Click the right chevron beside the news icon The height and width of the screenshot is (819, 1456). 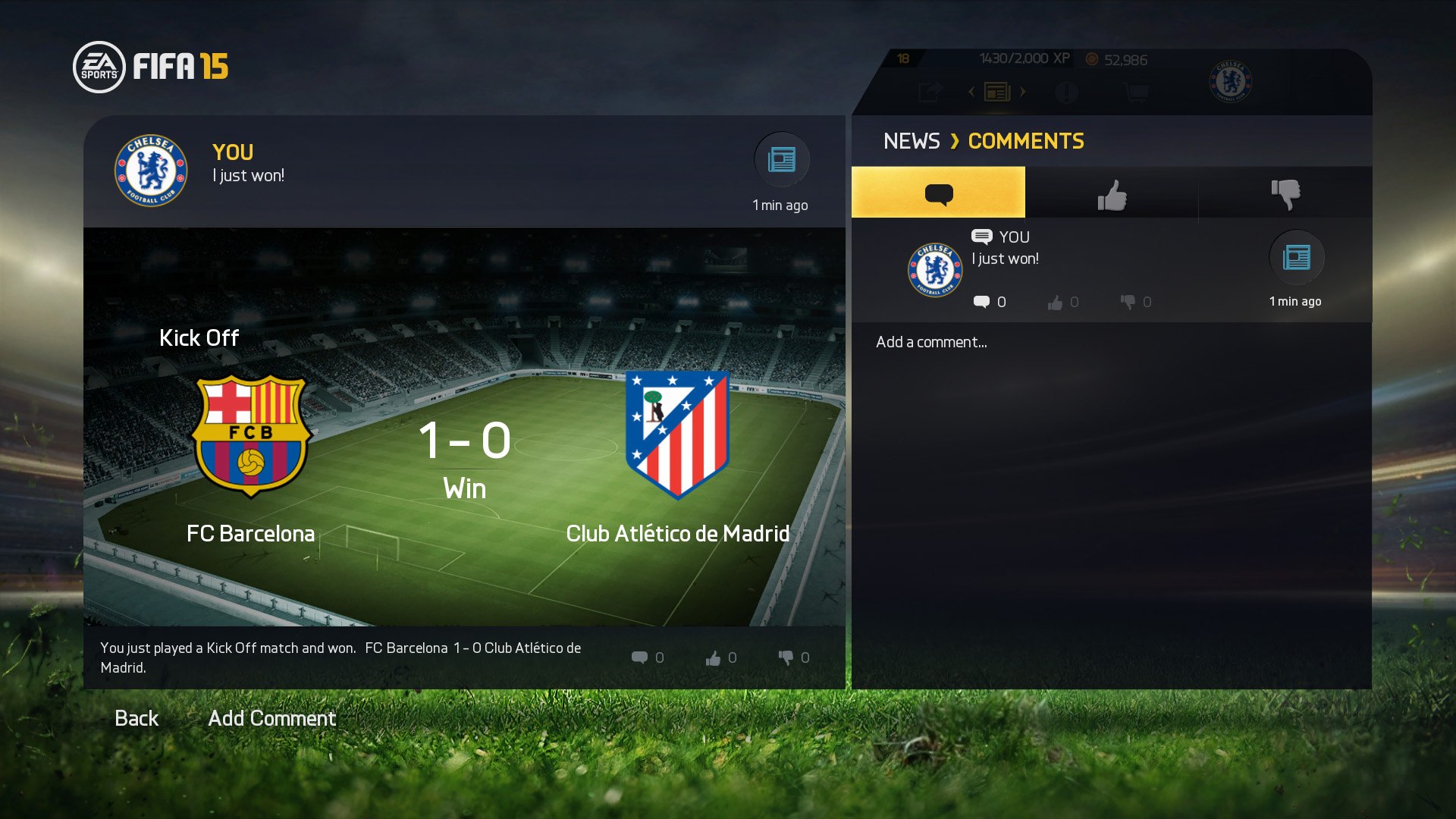point(1024,91)
